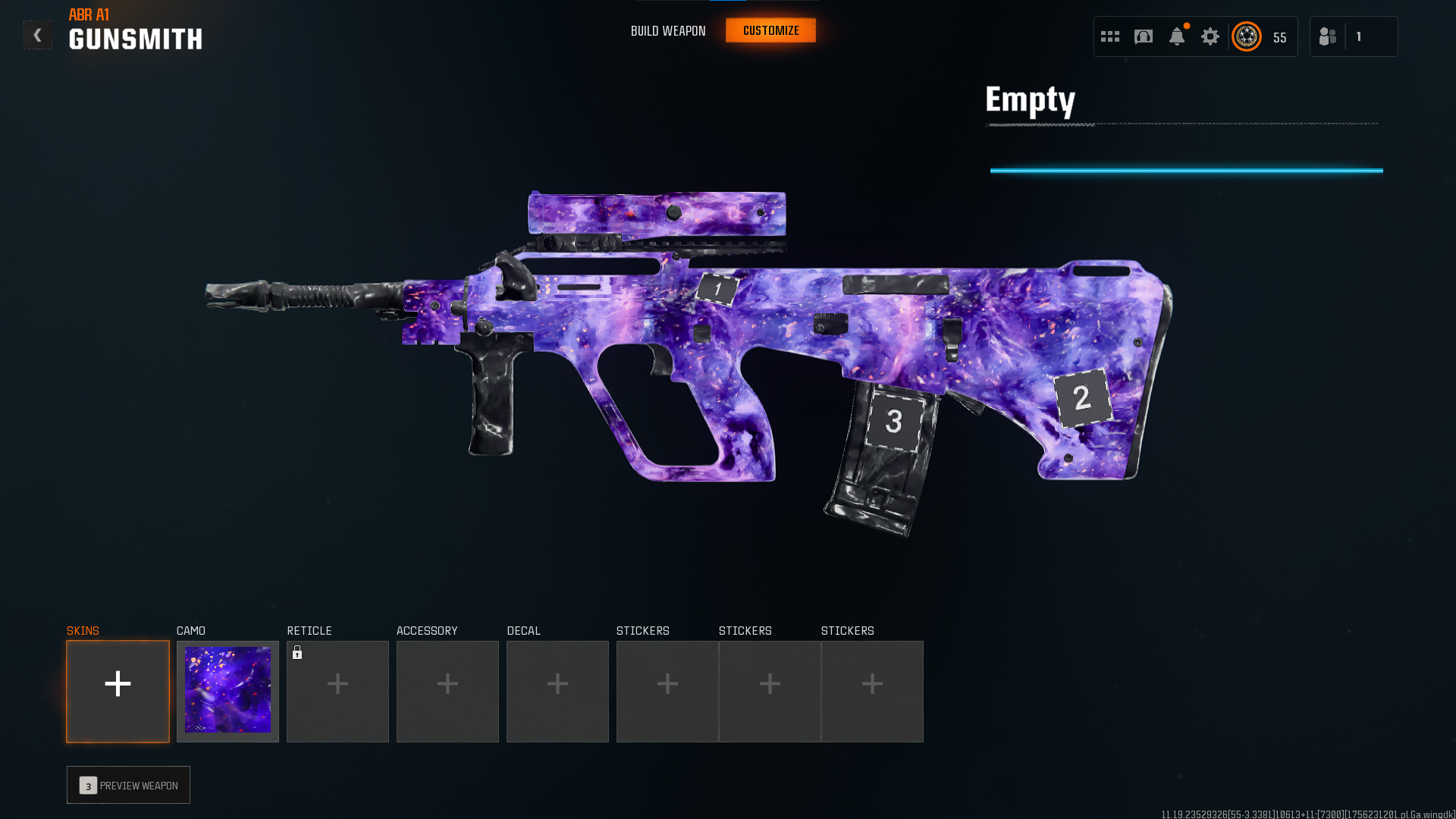Choose the locked Reticle slot
1456x819 pixels.
337,691
